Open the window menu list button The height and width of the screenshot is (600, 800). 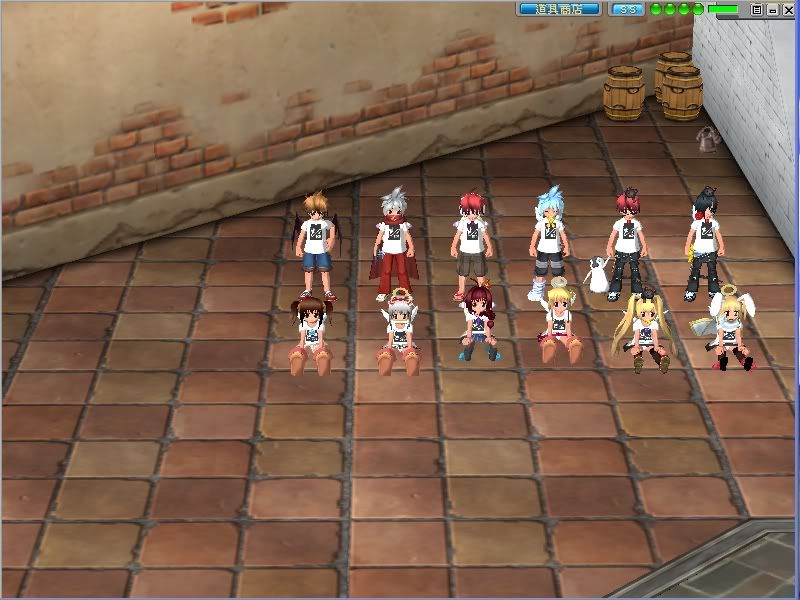[x=757, y=9]
